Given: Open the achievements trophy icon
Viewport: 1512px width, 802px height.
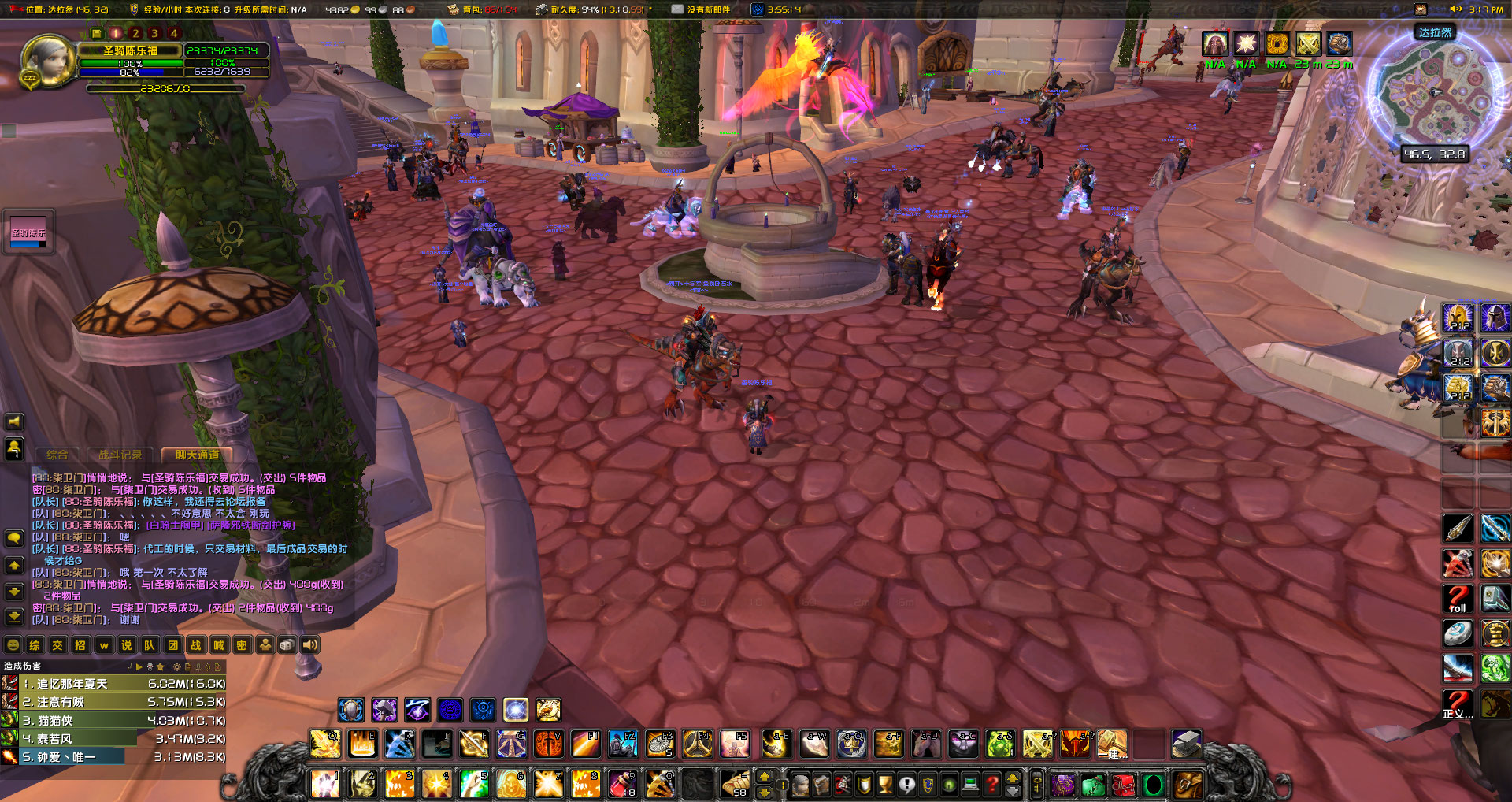Looking at the screenshot, I should (887, 785).
